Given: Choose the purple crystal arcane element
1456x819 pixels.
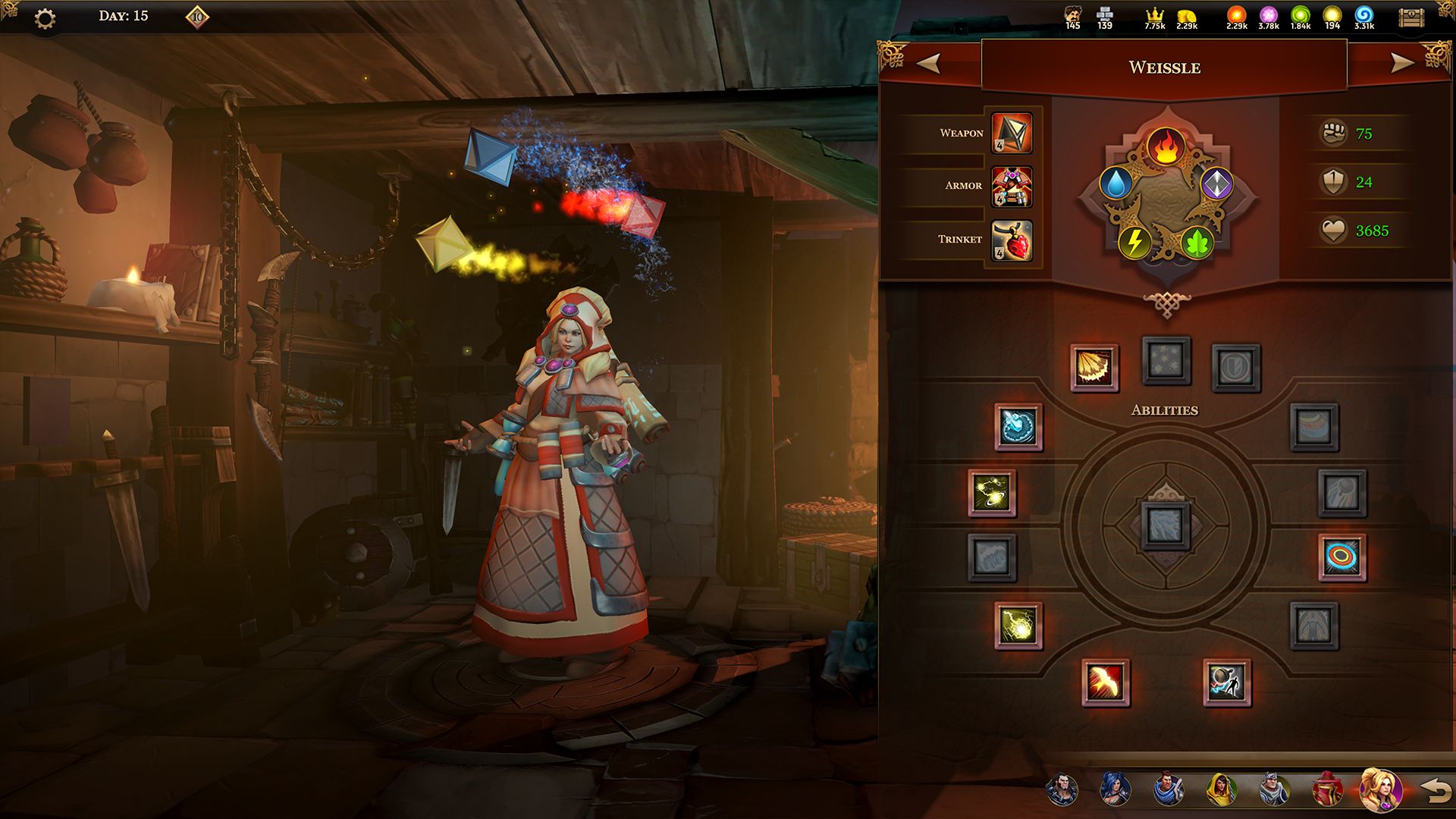Looking at the screenshot, I should click(x=1216, y=184).
